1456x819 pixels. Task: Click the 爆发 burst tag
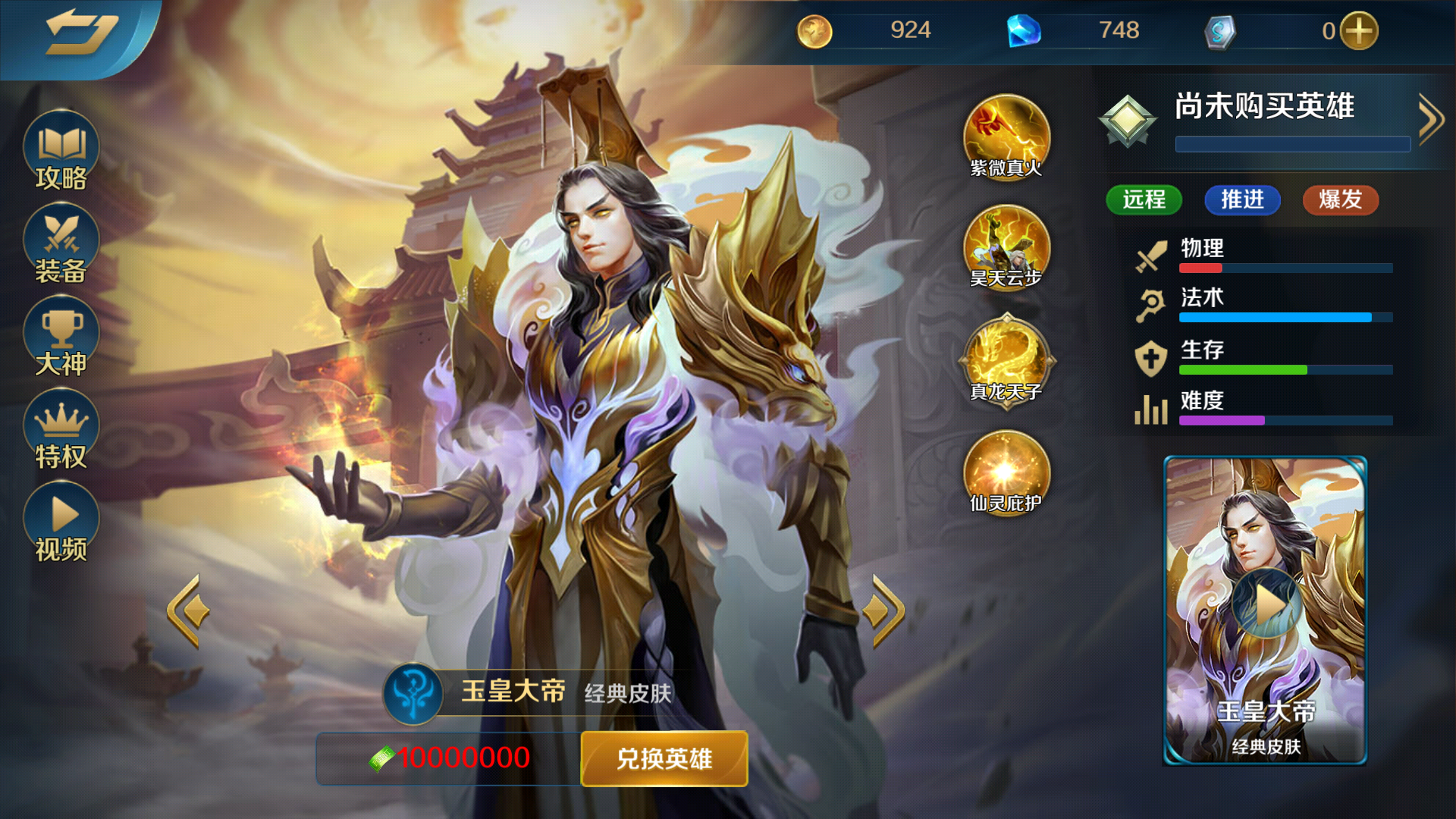(1340, 200)
